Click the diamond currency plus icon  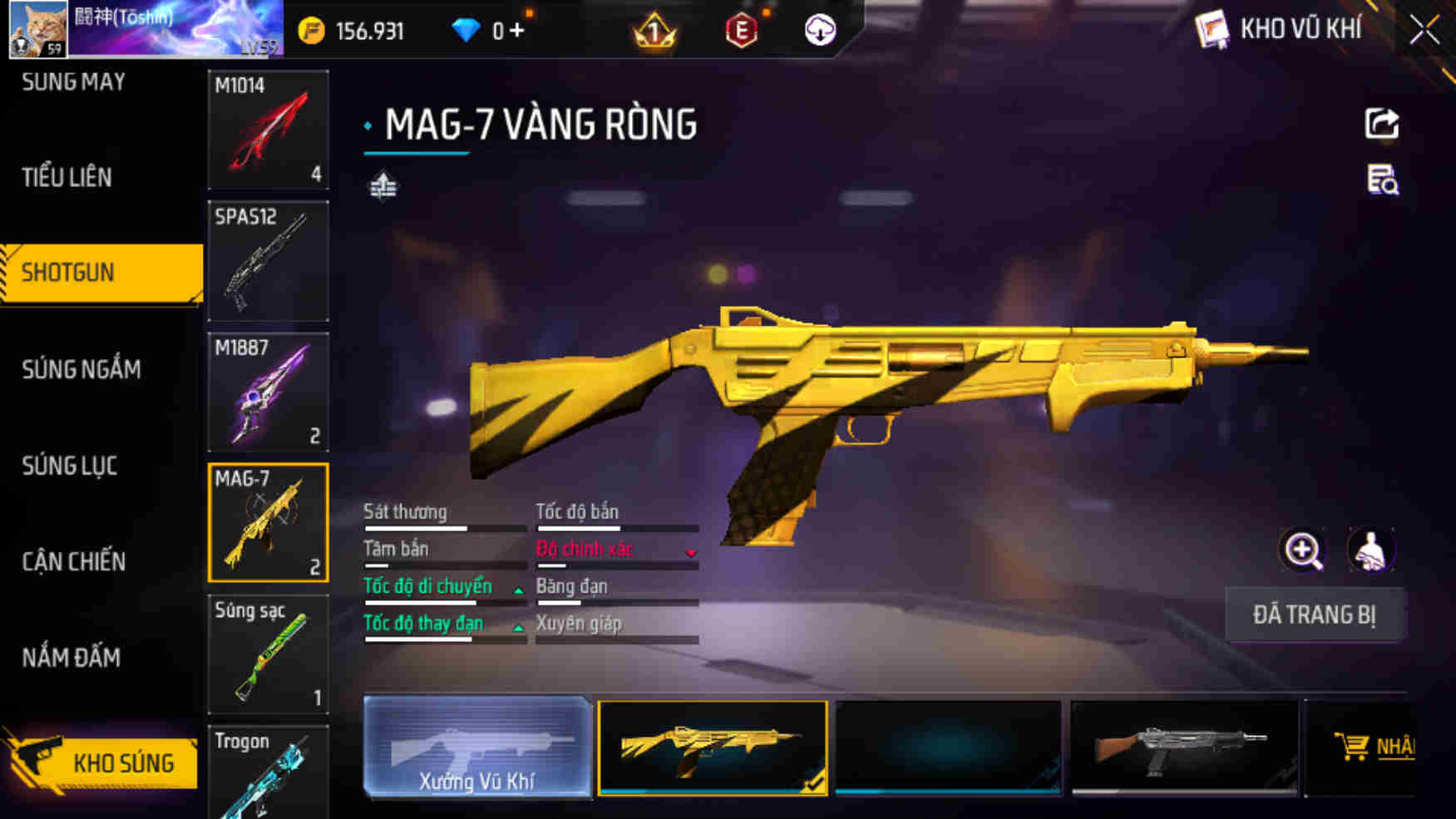[x=516, y=30]
